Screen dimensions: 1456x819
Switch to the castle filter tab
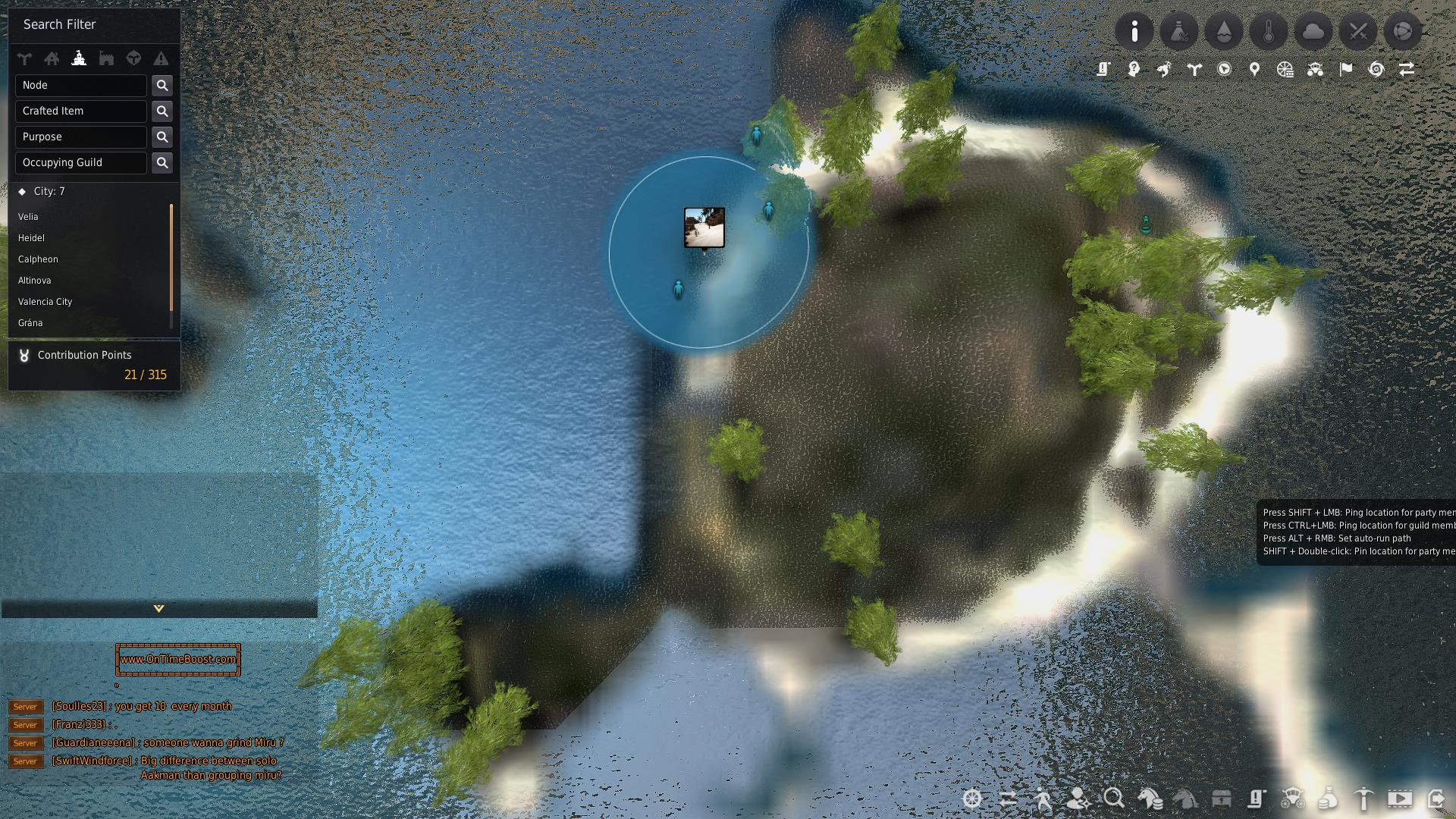click(106, 58)
